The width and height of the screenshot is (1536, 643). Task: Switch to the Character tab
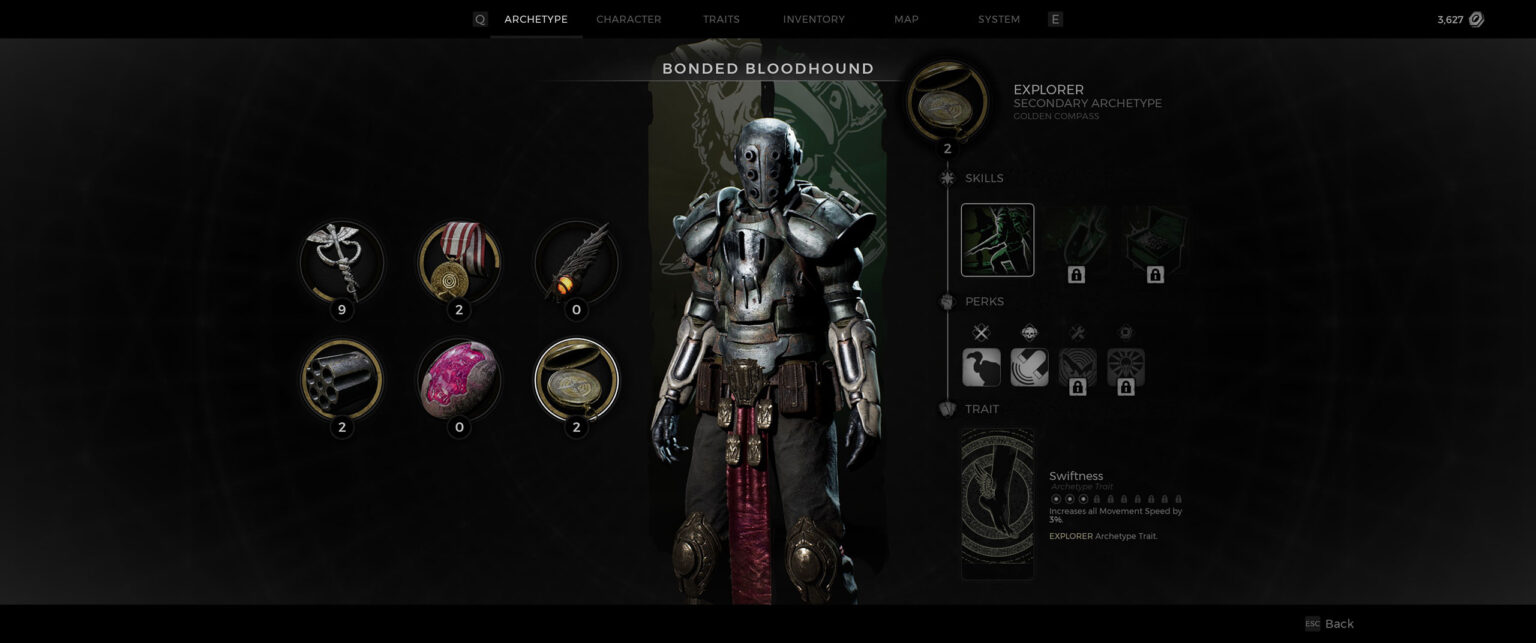point(628,19)
